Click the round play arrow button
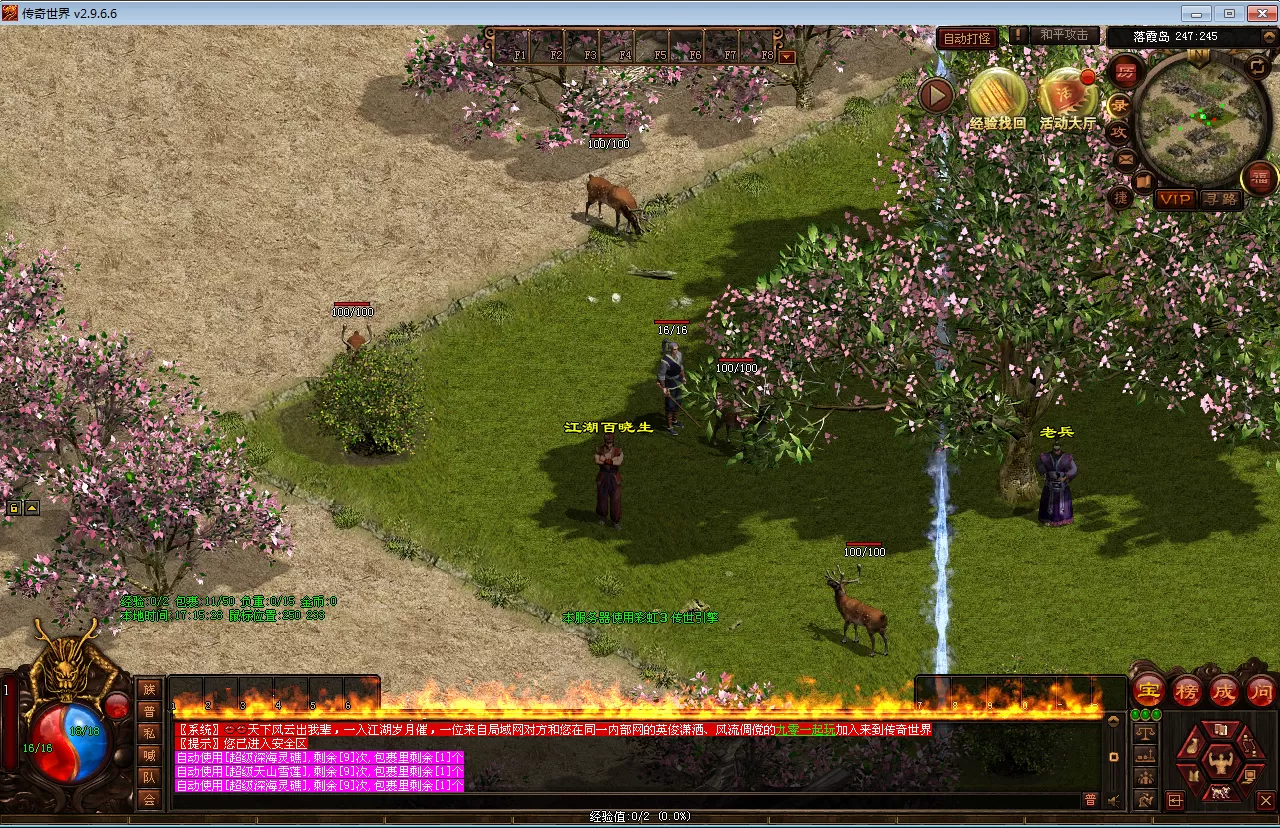 (x=937, y=96)
